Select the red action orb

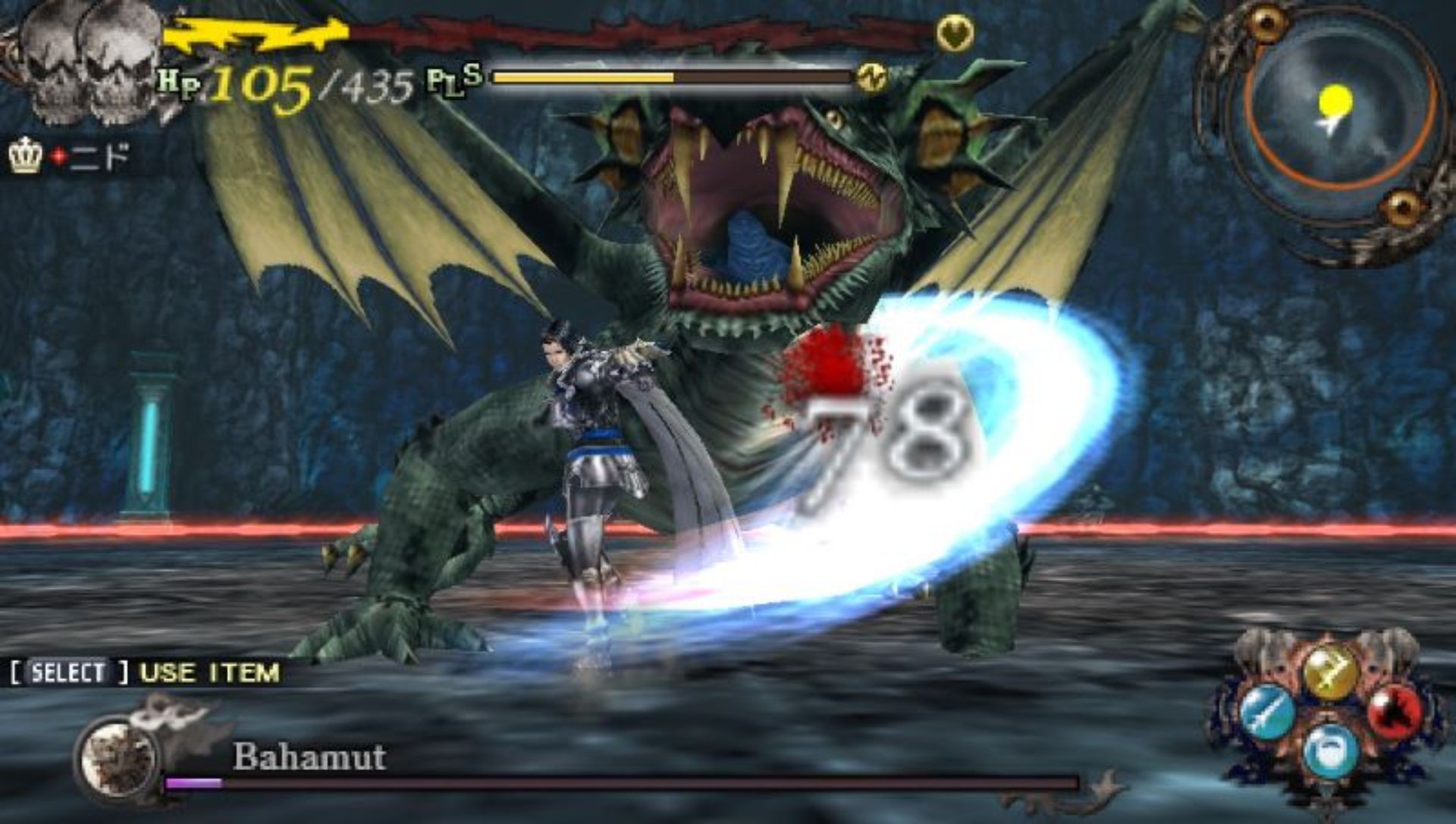coord(1396,713)
